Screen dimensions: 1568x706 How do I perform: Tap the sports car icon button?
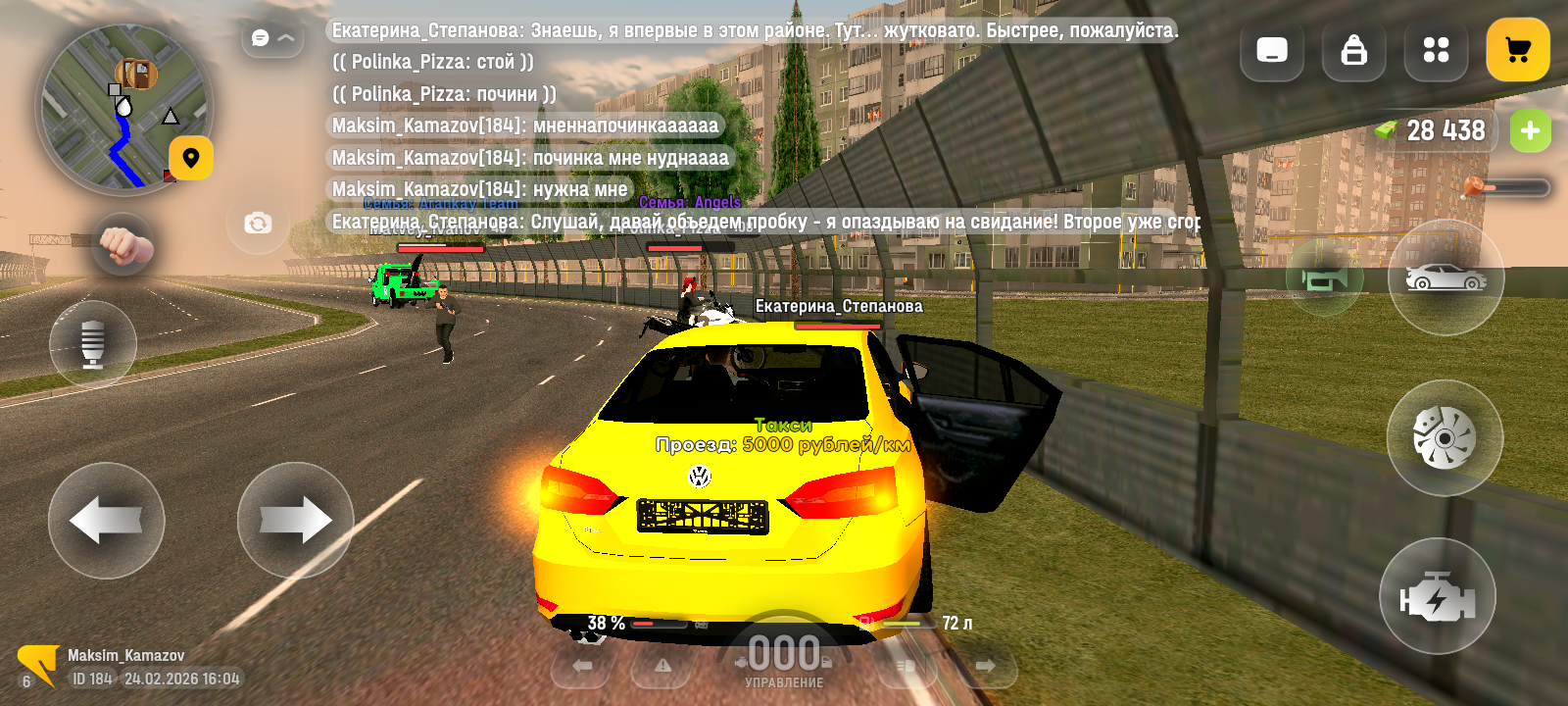click(x=1445, y=278)
